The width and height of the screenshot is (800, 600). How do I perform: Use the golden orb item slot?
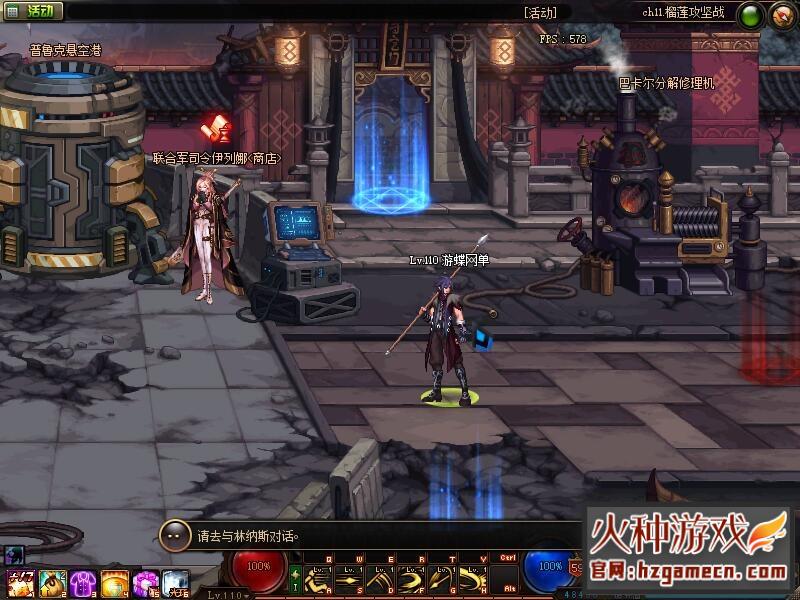point(114,582)
